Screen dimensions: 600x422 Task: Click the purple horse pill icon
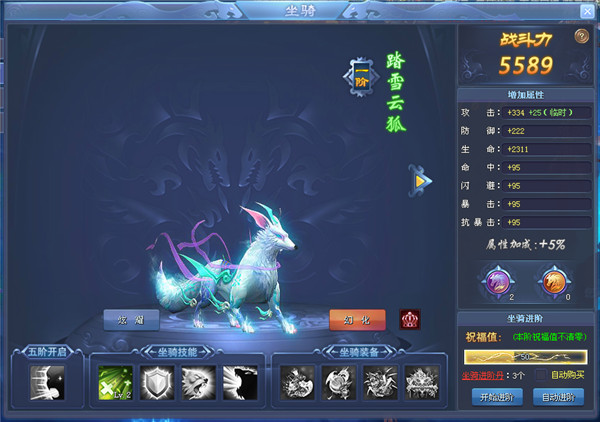497,279
